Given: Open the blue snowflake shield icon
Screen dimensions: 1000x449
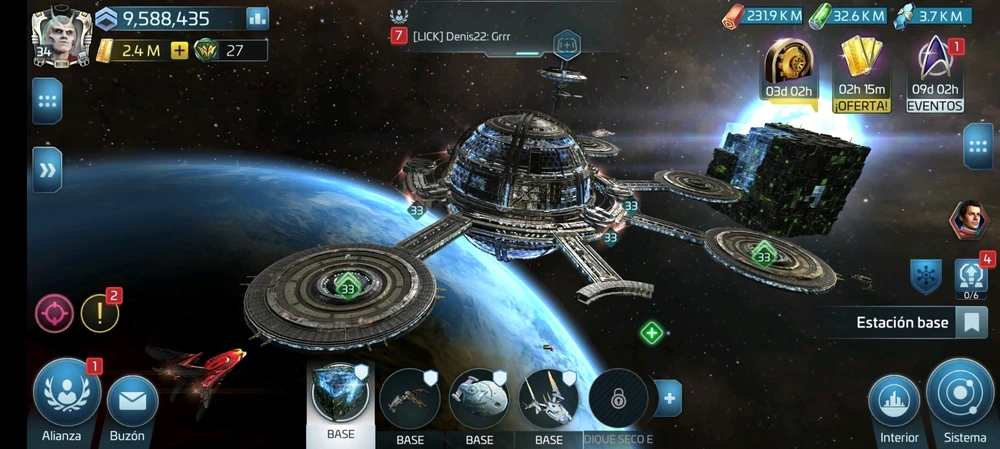Looking at the screenshot, I should pos(925,276).
